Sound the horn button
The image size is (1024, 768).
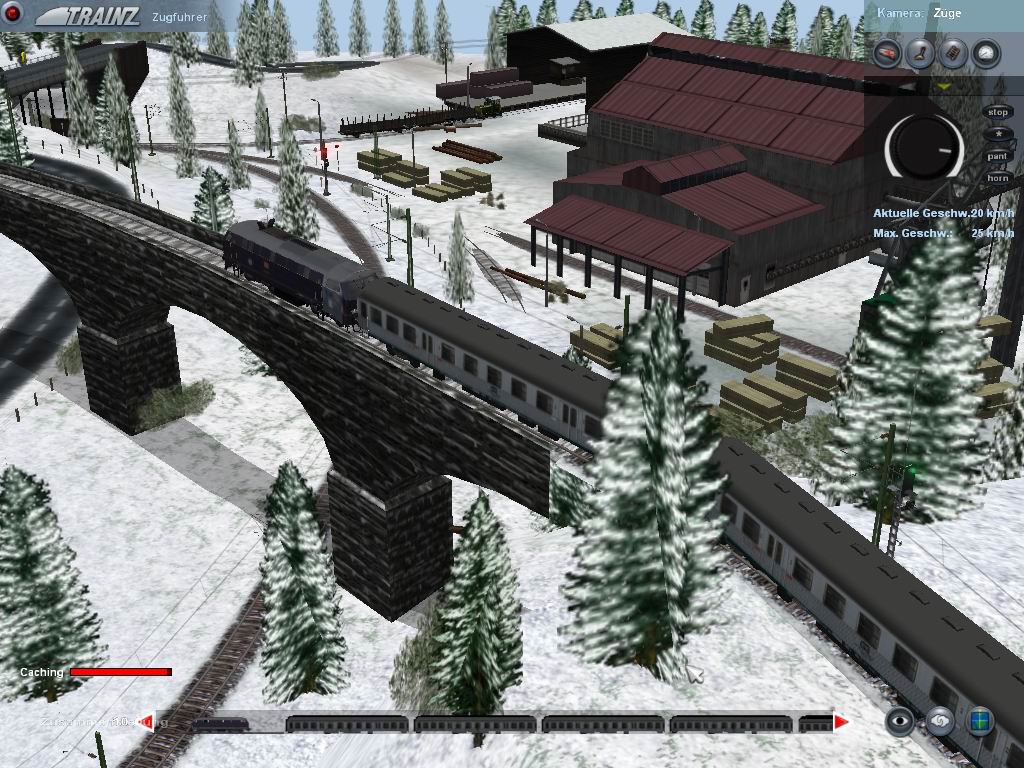[x=997, y=178]
